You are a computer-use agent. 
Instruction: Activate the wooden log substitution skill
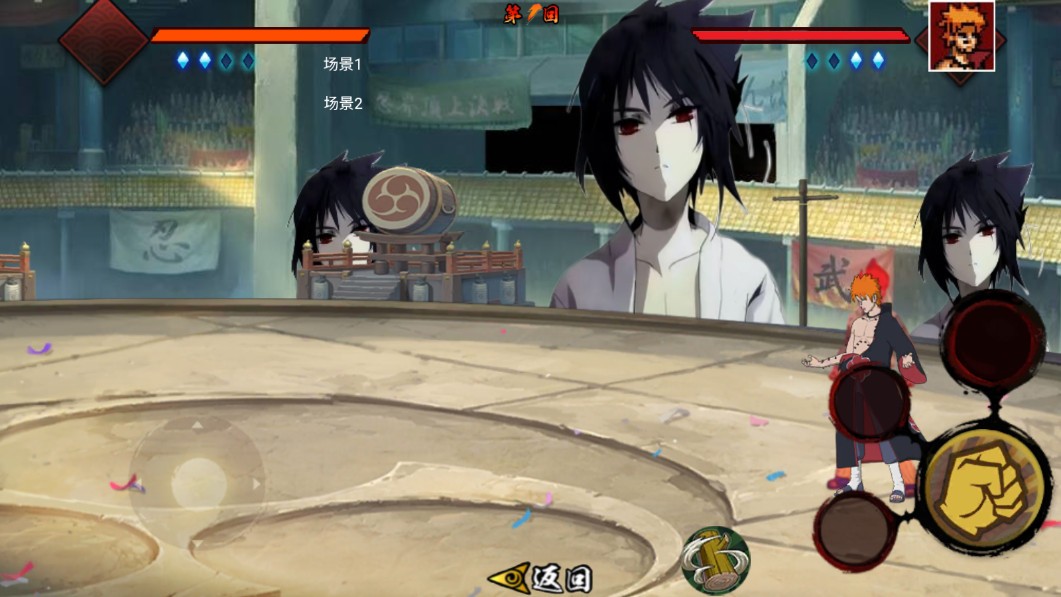[x=715, y=559]
